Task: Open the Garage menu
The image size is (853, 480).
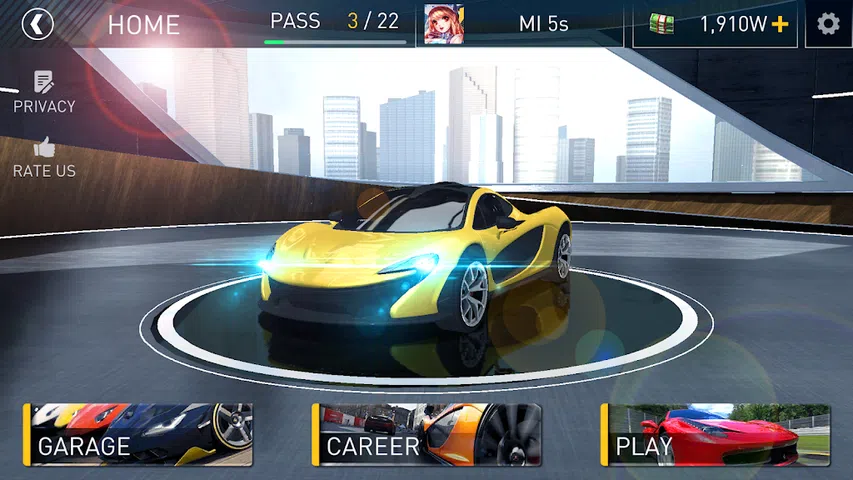Action: pos(138,435)
